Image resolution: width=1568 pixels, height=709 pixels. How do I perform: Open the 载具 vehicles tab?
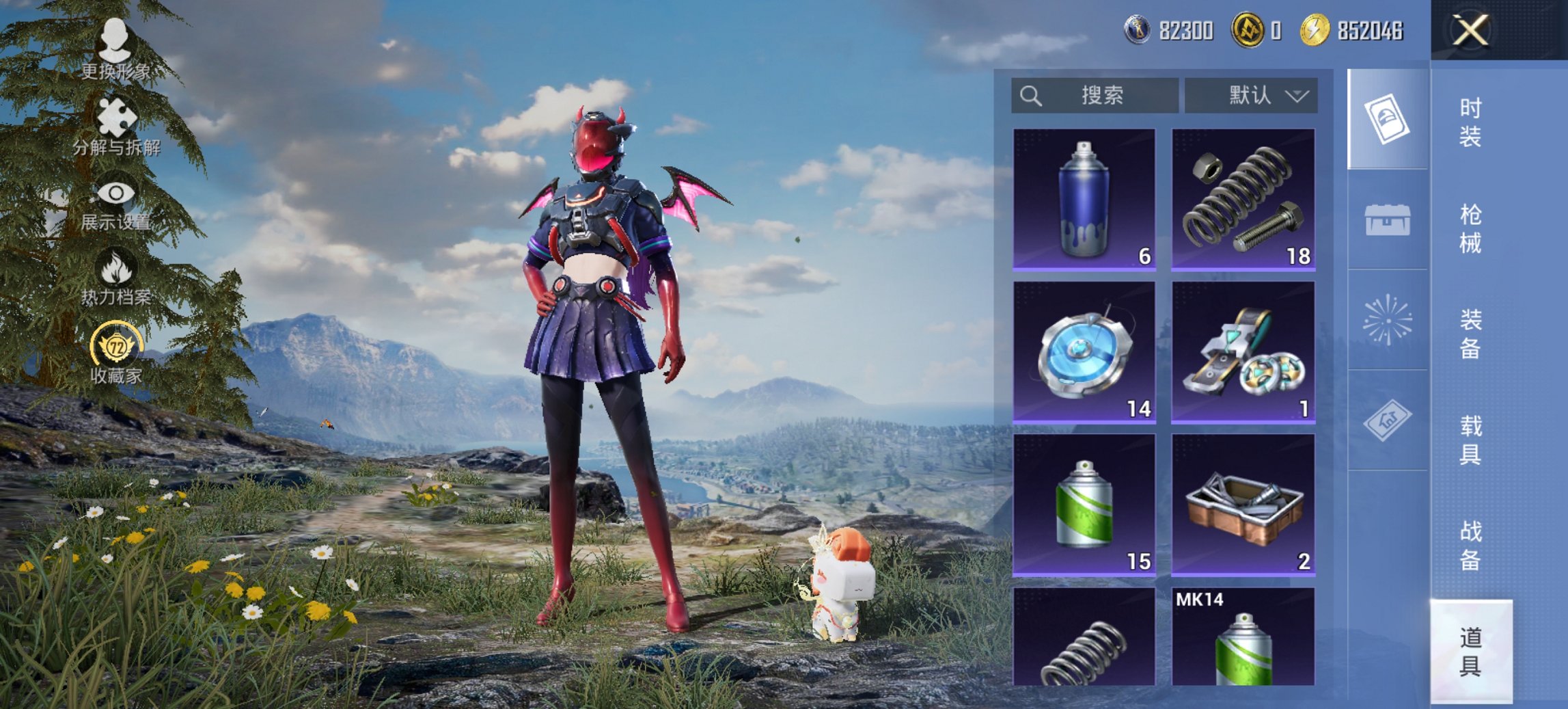pyautogui.click(x=1470, y=440)
